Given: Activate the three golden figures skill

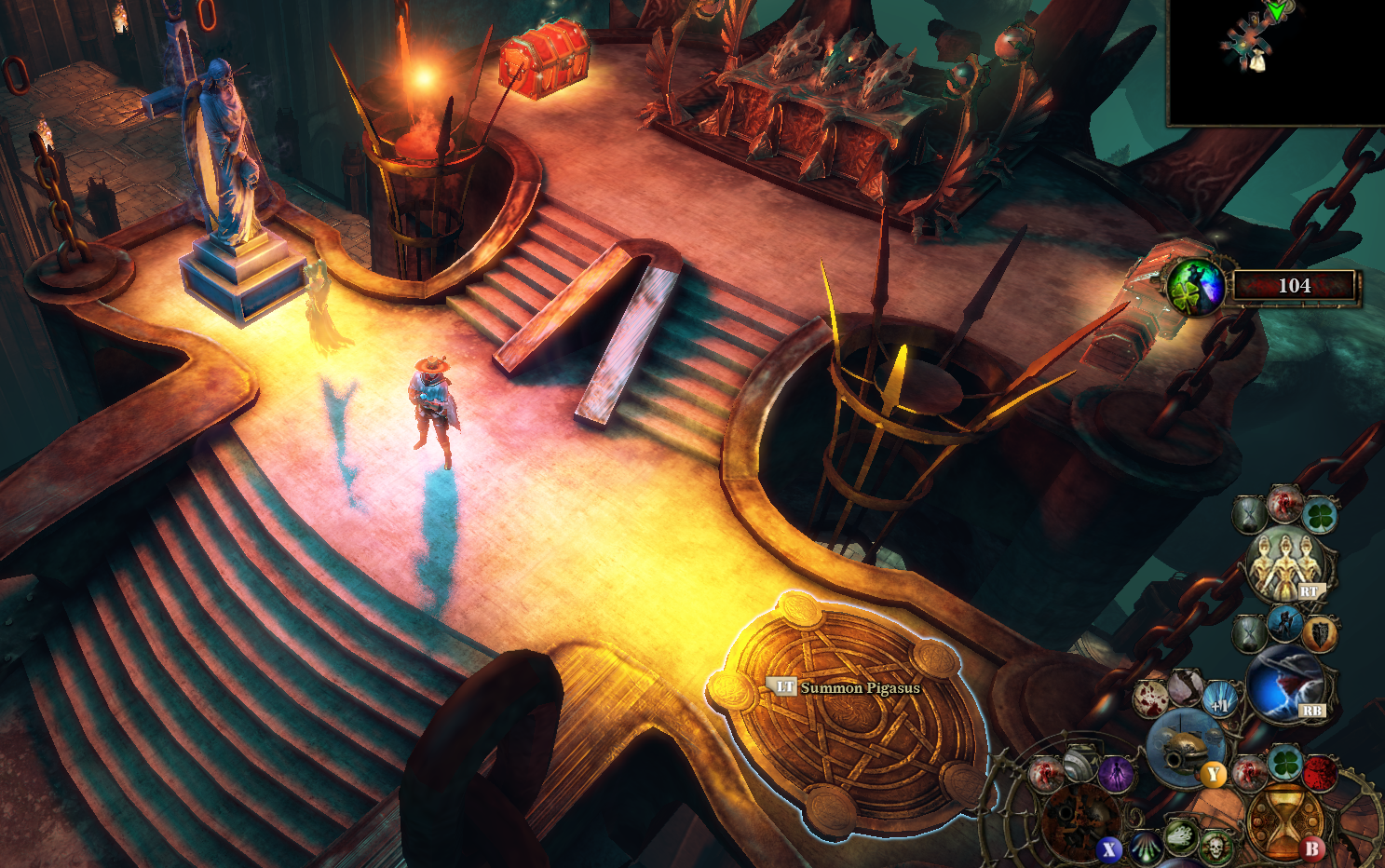Looking at the screenshot, I should (1286, 563).
